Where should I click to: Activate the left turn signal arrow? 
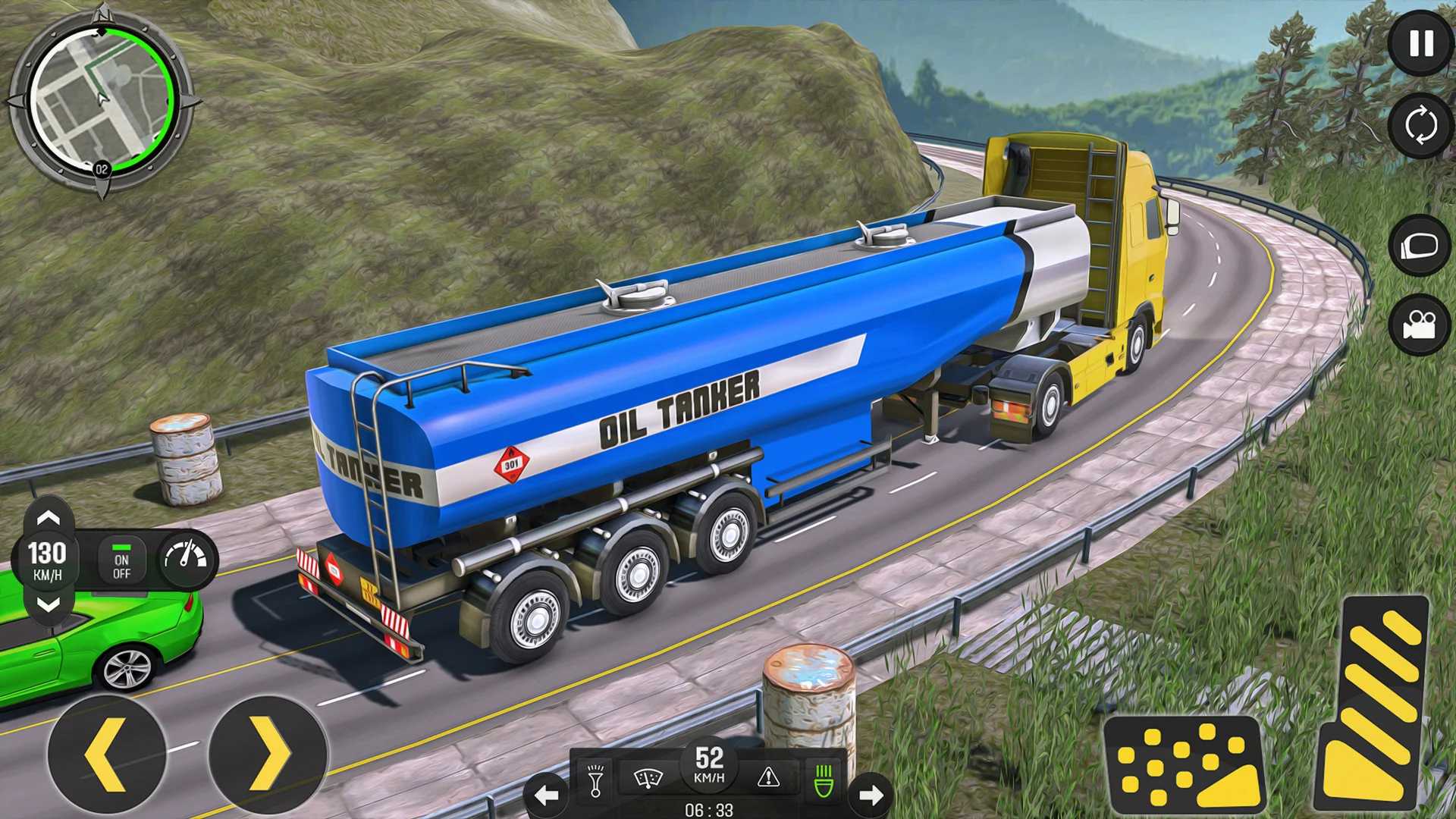click(546, 795)
